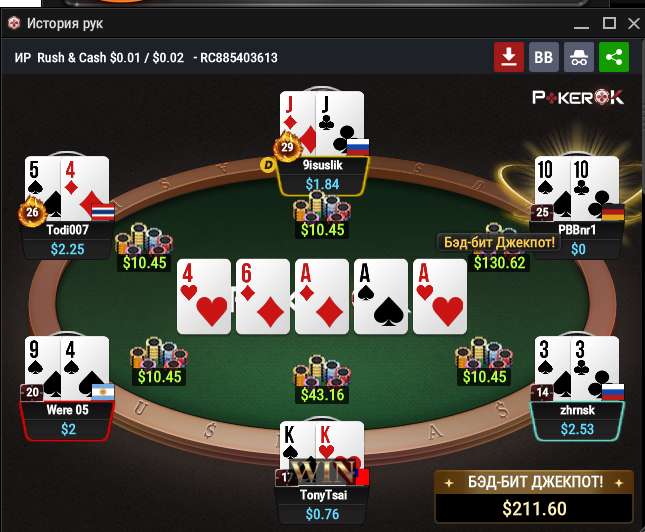Select winner TonyTsai's name plate
The height and width of the screenshot is (532, 645).
(x=322, y=503)
